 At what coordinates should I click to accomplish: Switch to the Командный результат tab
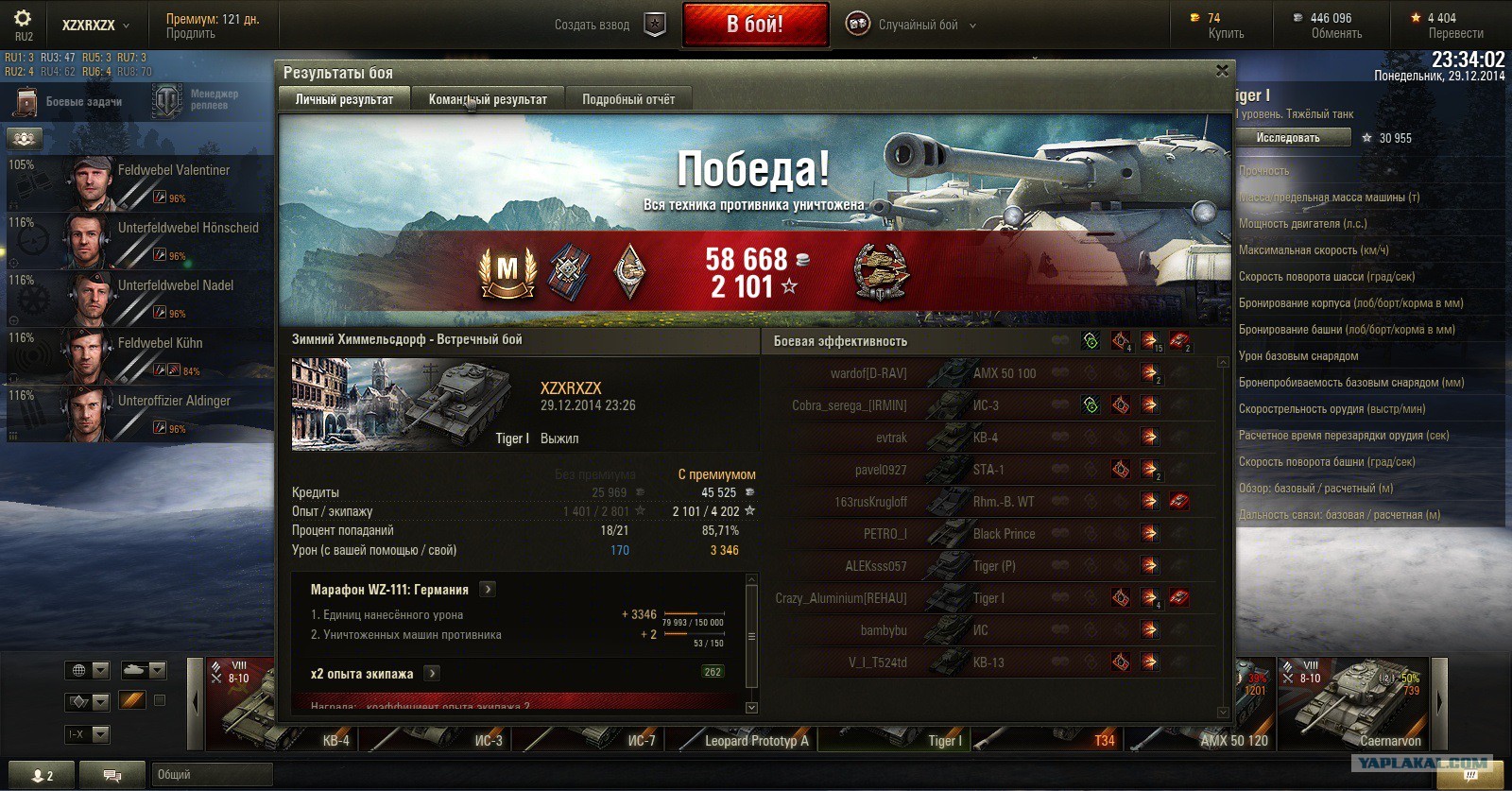point(490,97)
